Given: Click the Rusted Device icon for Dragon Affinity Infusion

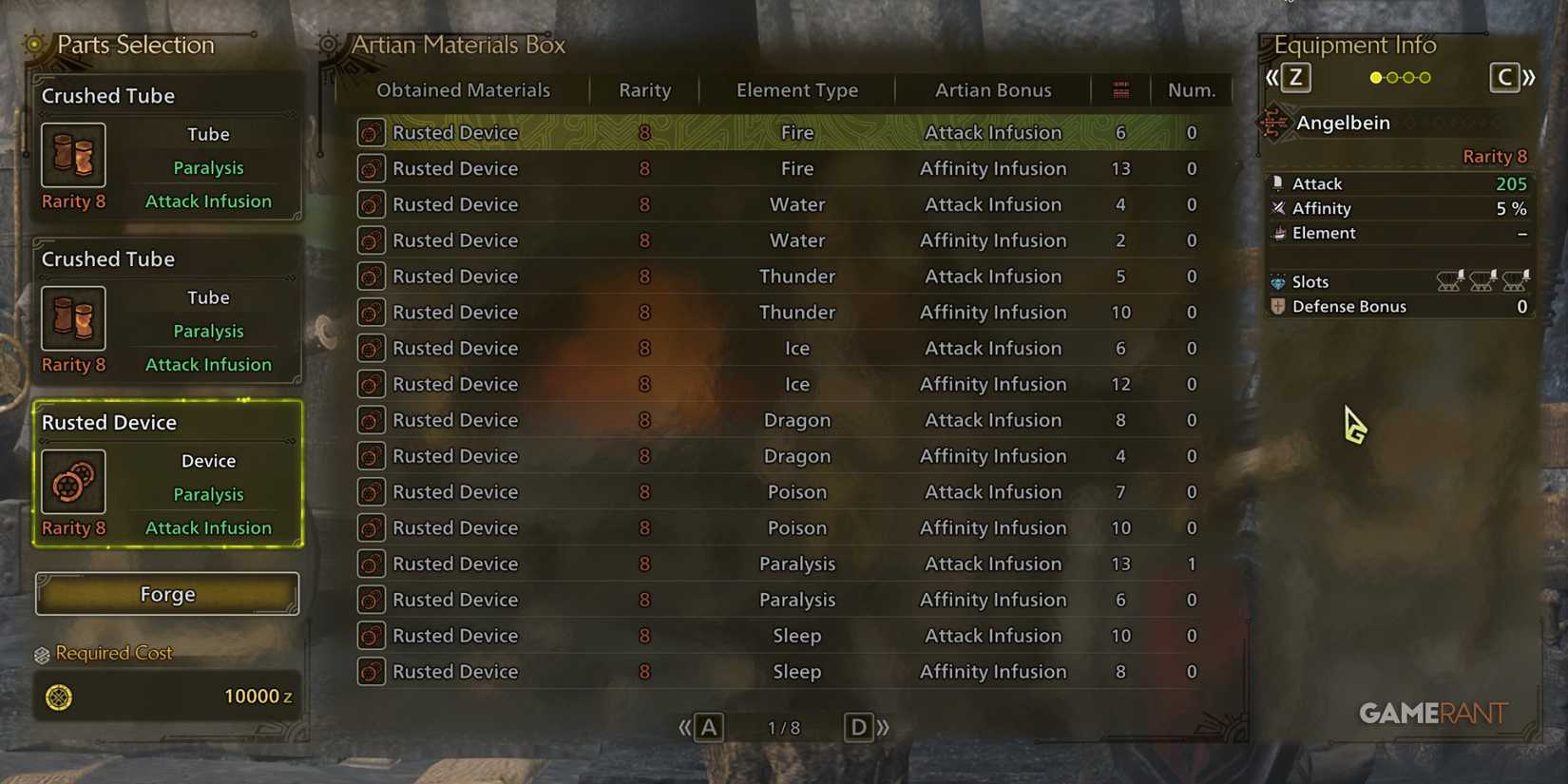Looking at the screenshot, I should 371,456.
